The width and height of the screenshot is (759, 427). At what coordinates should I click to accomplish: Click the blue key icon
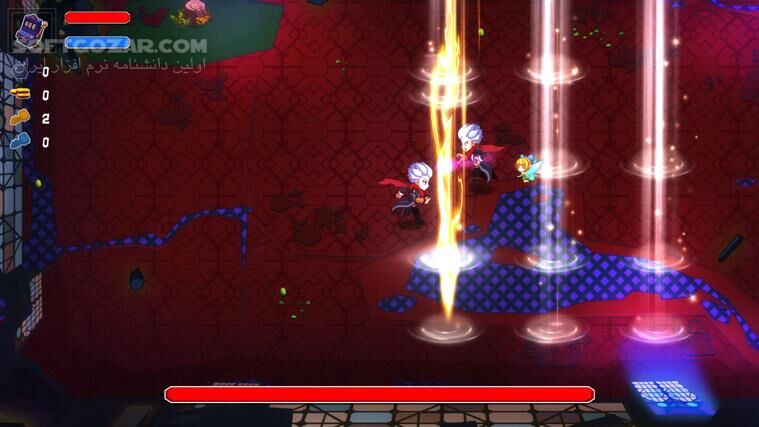[20, 142]
